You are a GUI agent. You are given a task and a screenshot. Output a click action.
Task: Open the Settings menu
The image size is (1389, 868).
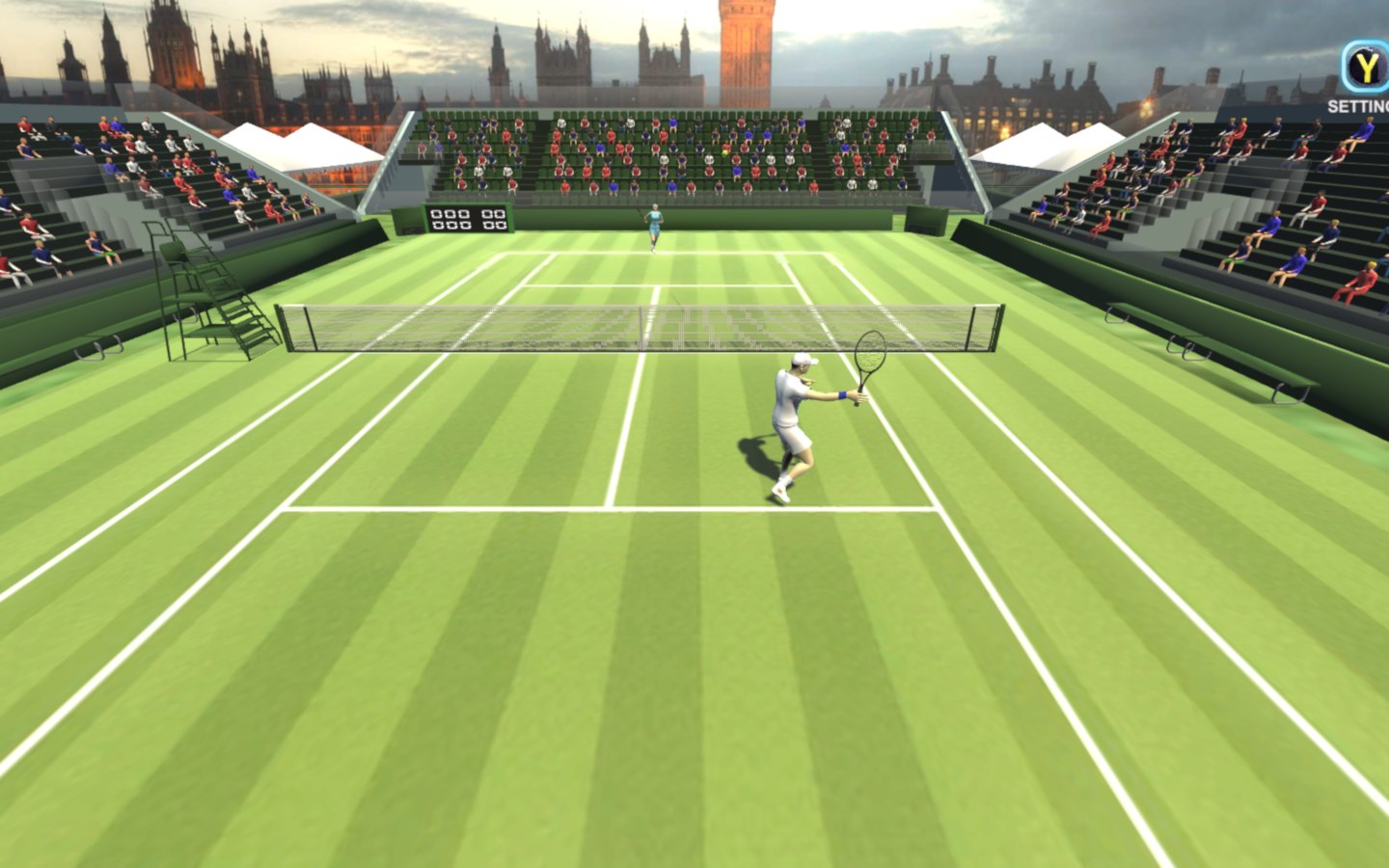pos(1365,68)
